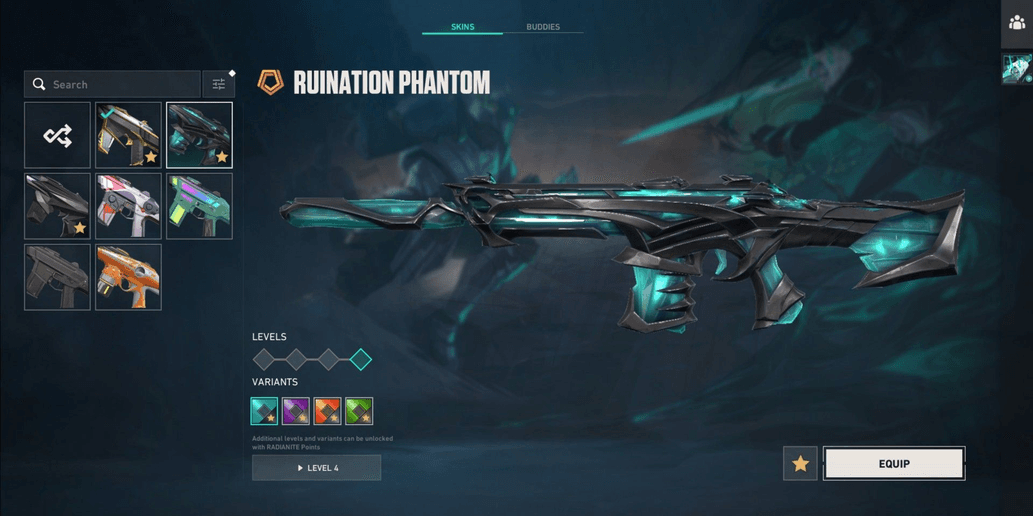This screenshot has width=1033, height=516.
Task: Choose the green holographic Phantom skin
Action: point(199,206)
